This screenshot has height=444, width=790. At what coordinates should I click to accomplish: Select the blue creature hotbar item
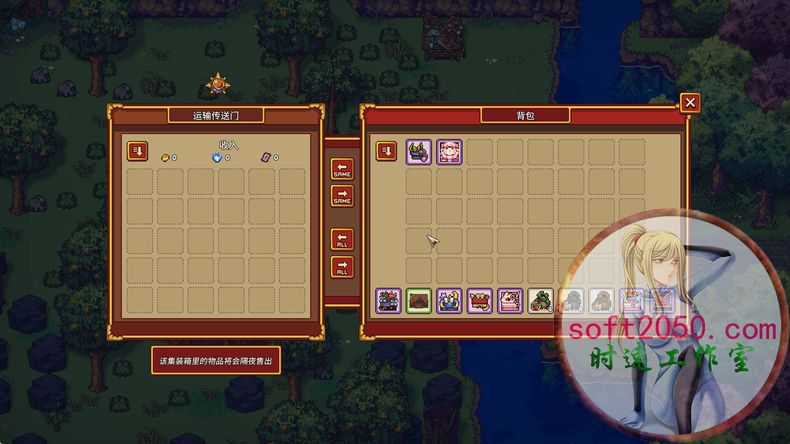[450, 300]
